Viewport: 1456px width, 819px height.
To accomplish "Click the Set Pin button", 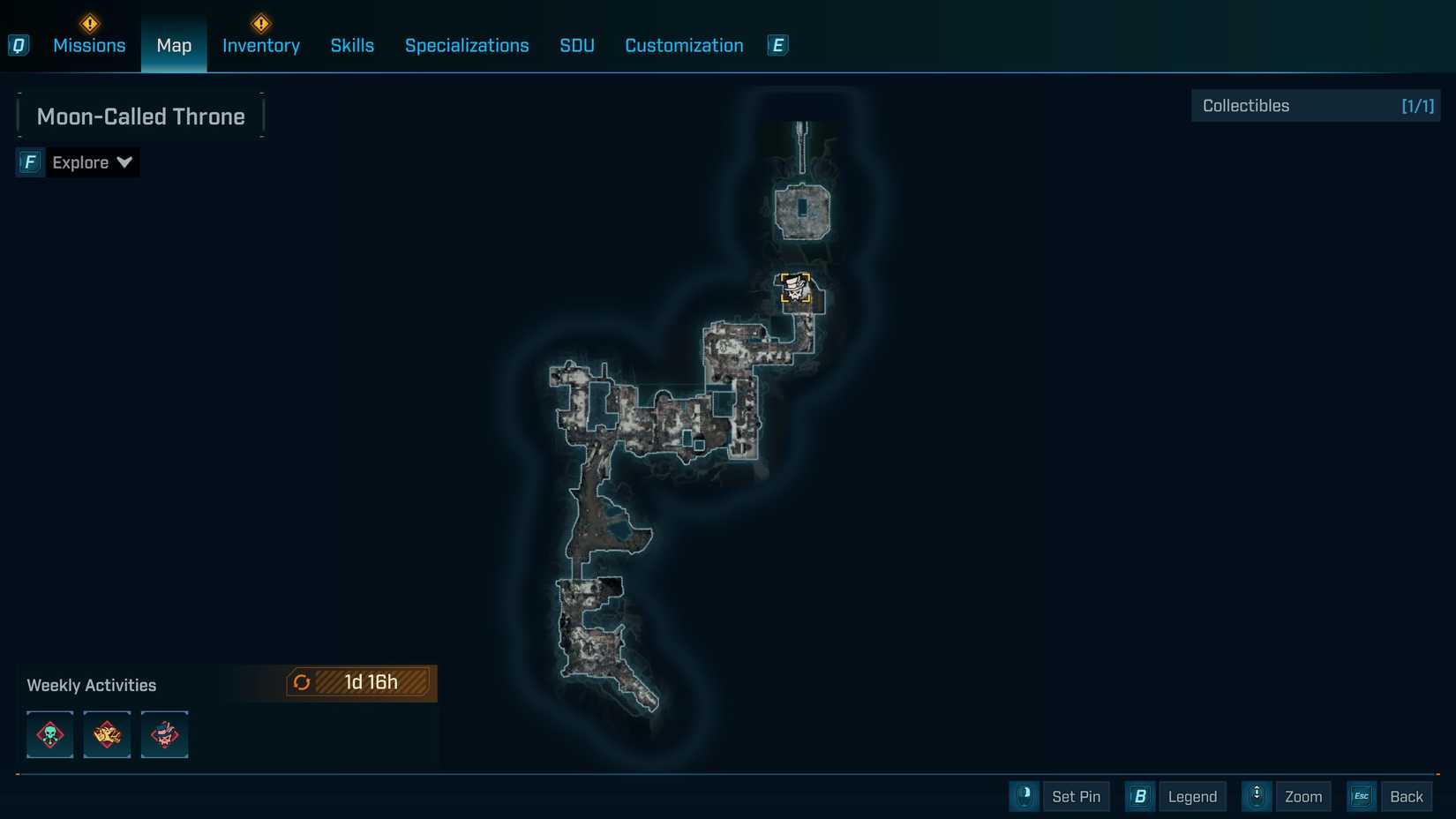I will (1076, 796).
